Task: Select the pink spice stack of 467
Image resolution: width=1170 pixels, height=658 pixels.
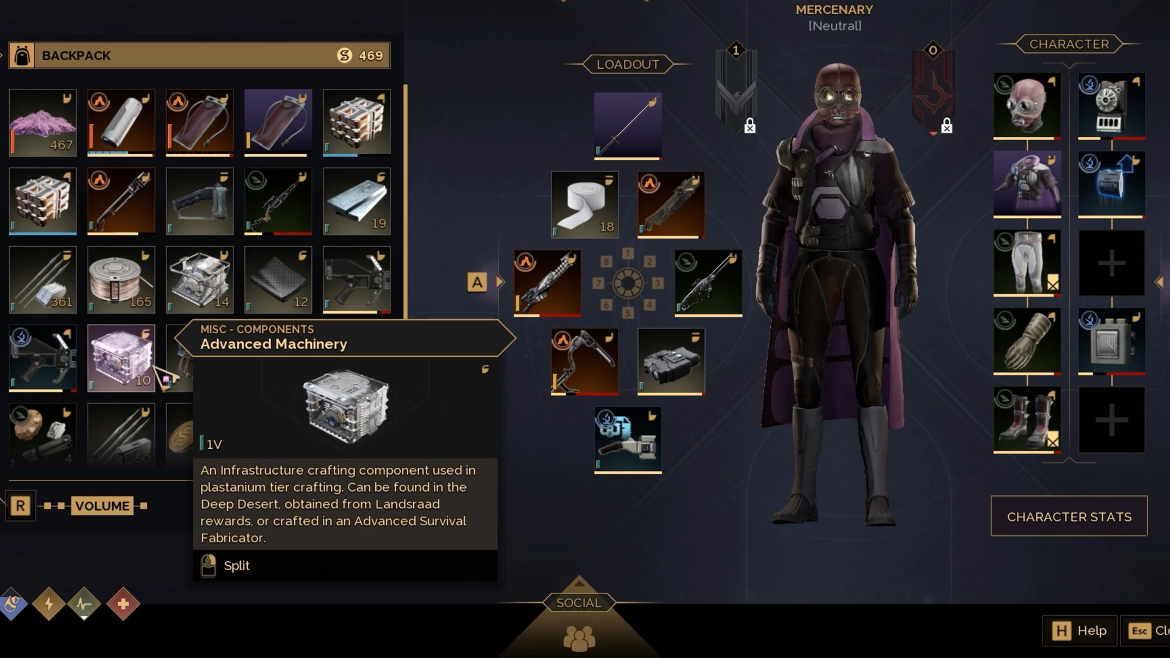Action: click(43, 122)
